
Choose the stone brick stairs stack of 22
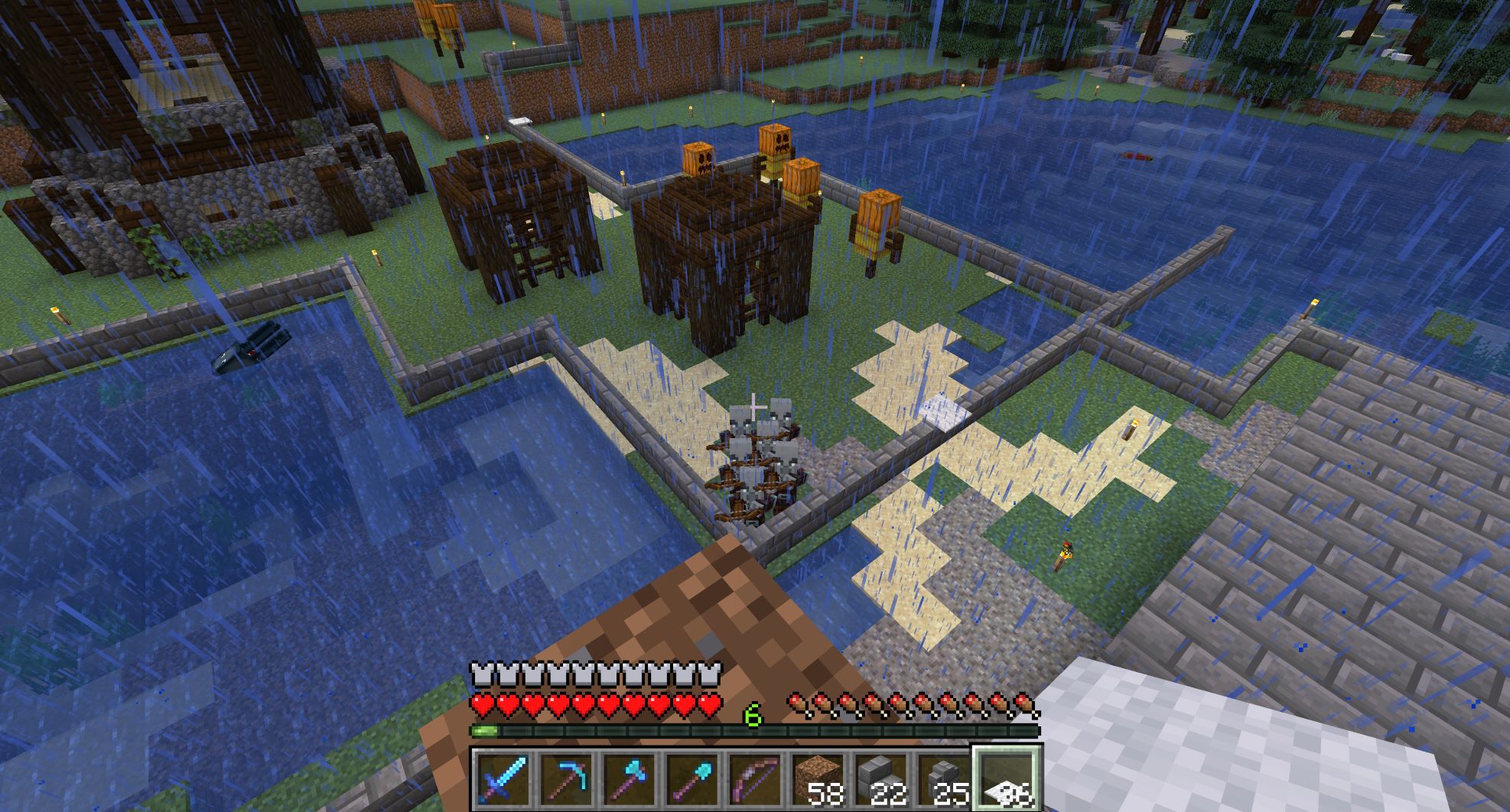point(880,780)
